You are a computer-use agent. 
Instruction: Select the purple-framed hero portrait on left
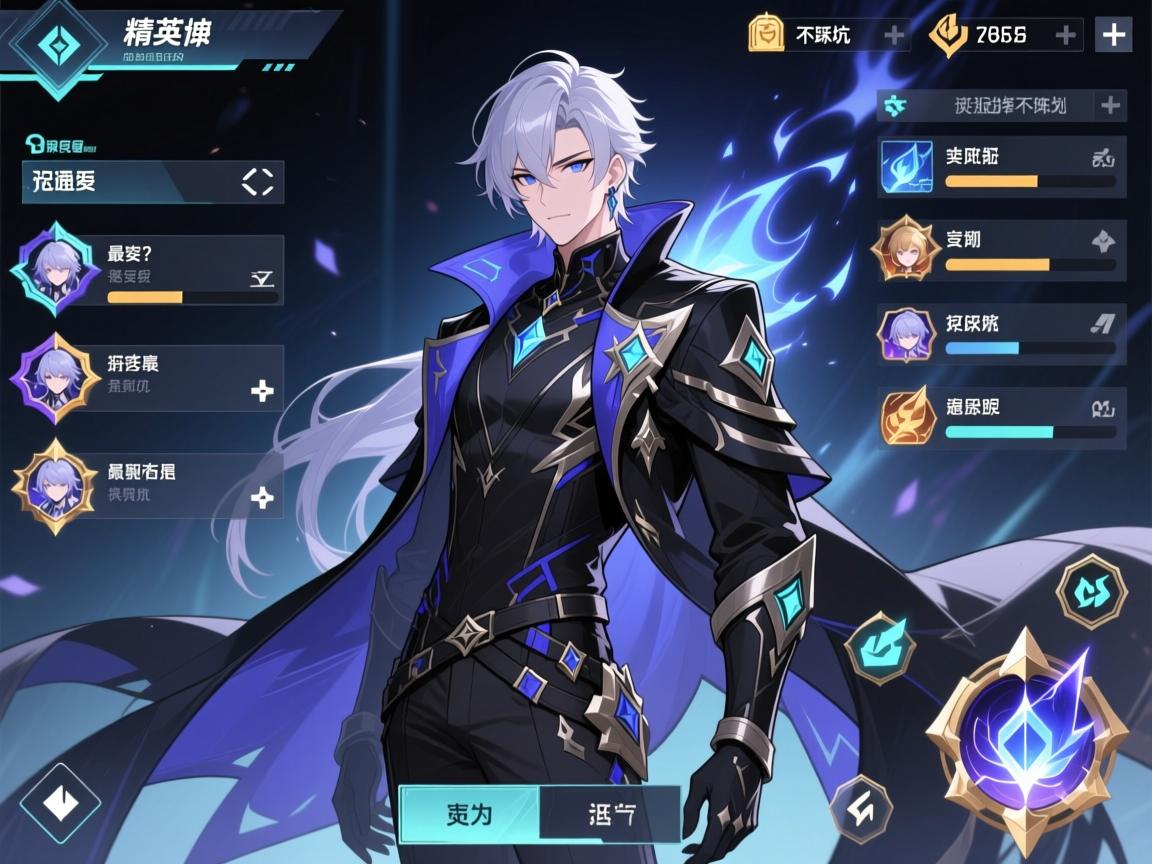pyautogui.click(x=55, y=377)
